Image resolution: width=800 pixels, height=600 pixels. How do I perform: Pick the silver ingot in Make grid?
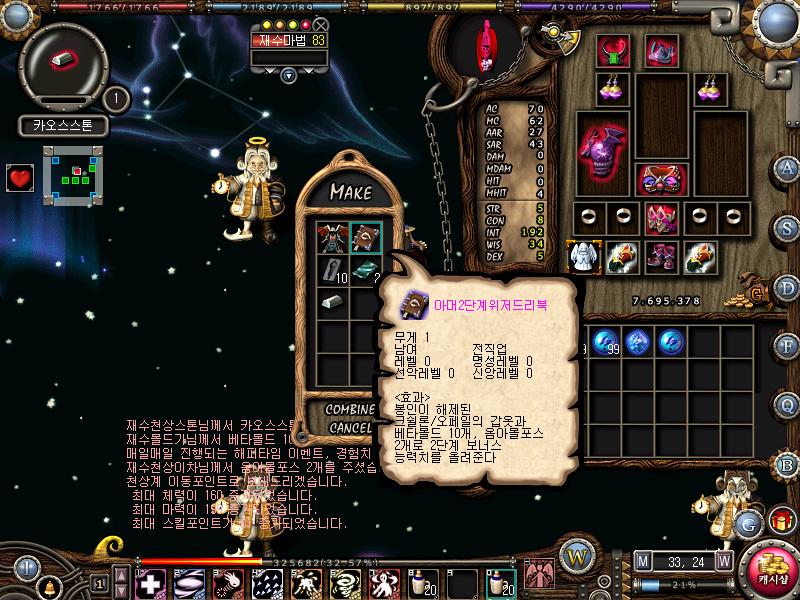tap(331, 302)
